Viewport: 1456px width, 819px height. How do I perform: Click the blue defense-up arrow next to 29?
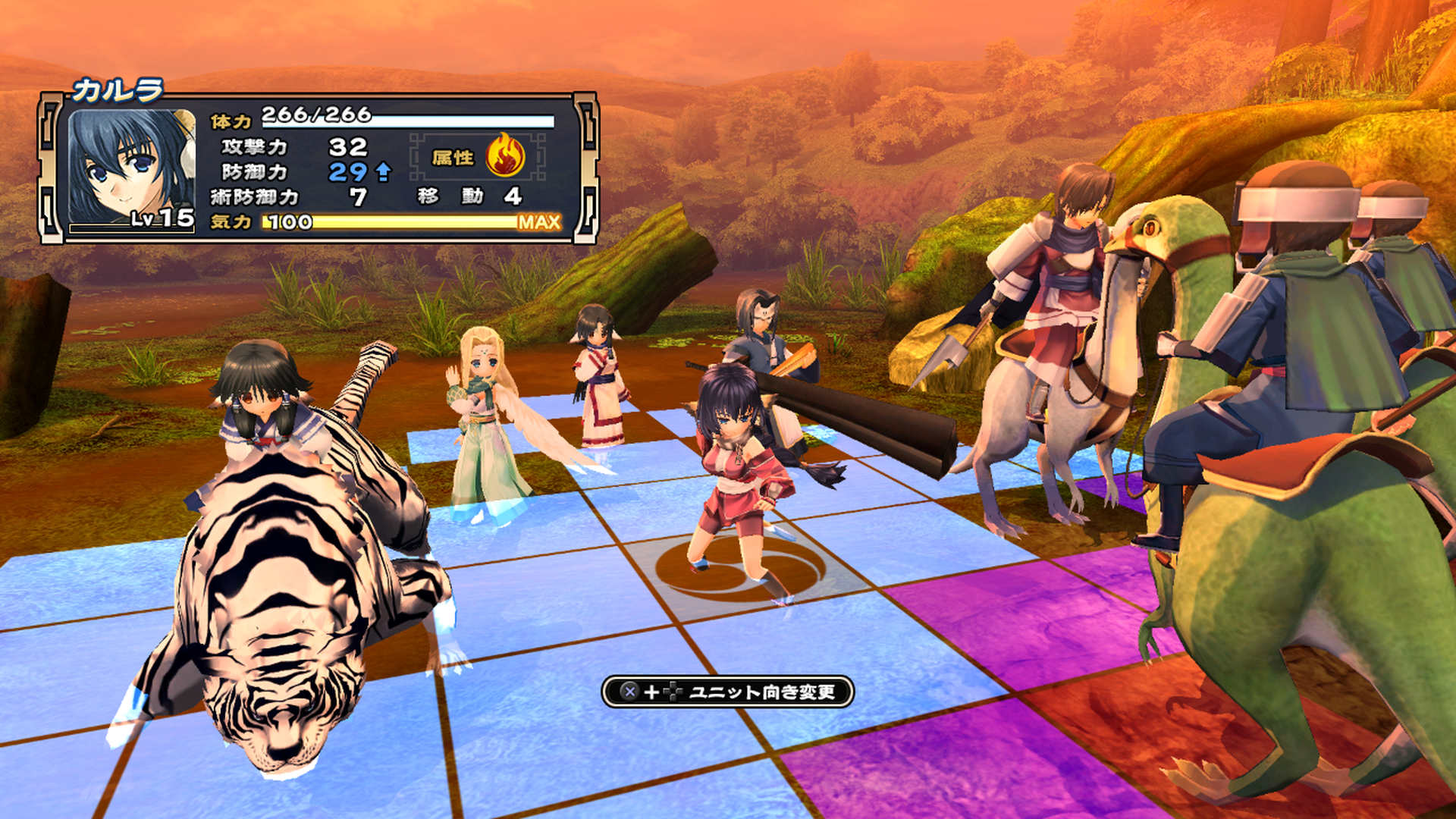383,172
